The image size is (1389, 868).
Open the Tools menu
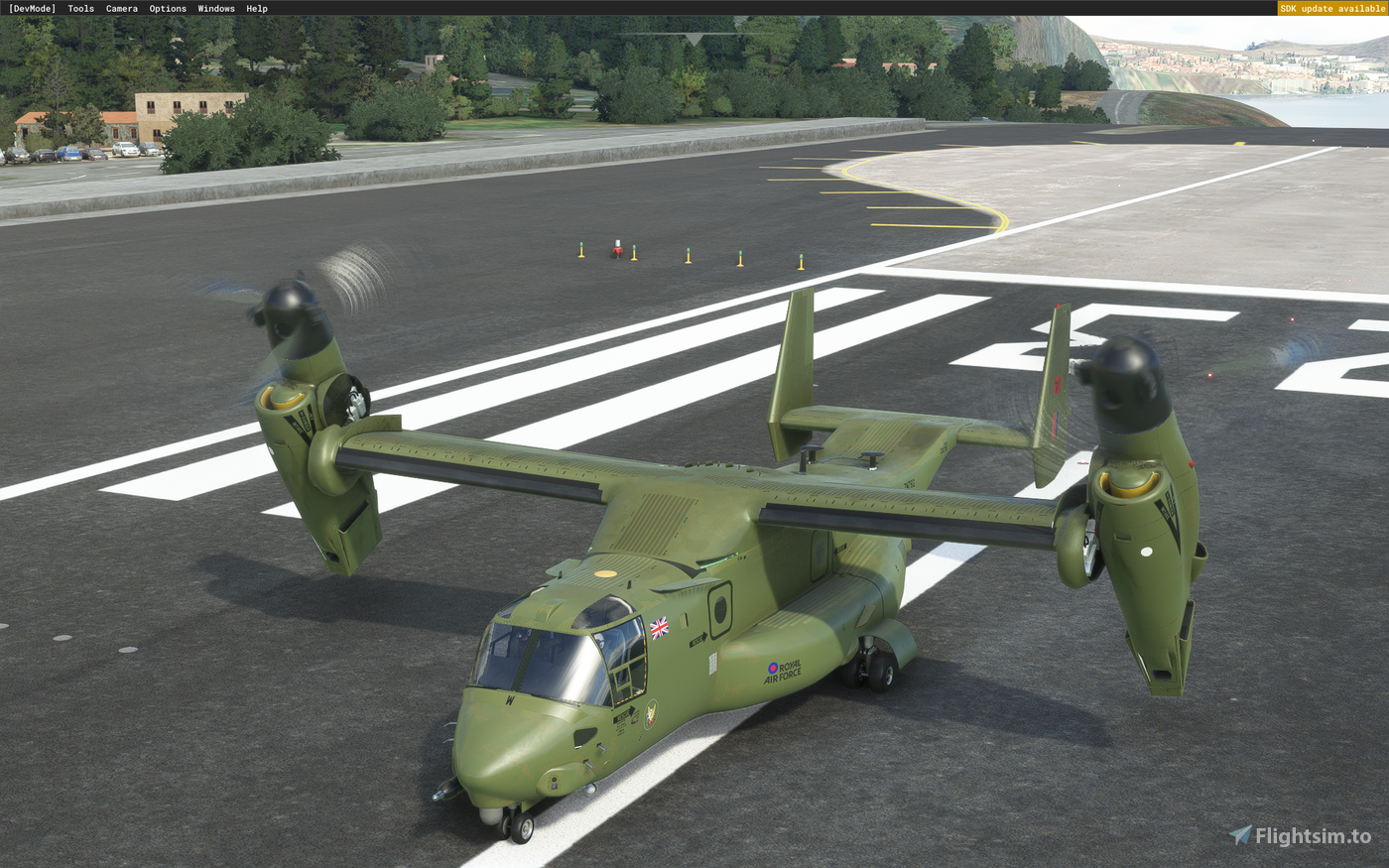79,8
